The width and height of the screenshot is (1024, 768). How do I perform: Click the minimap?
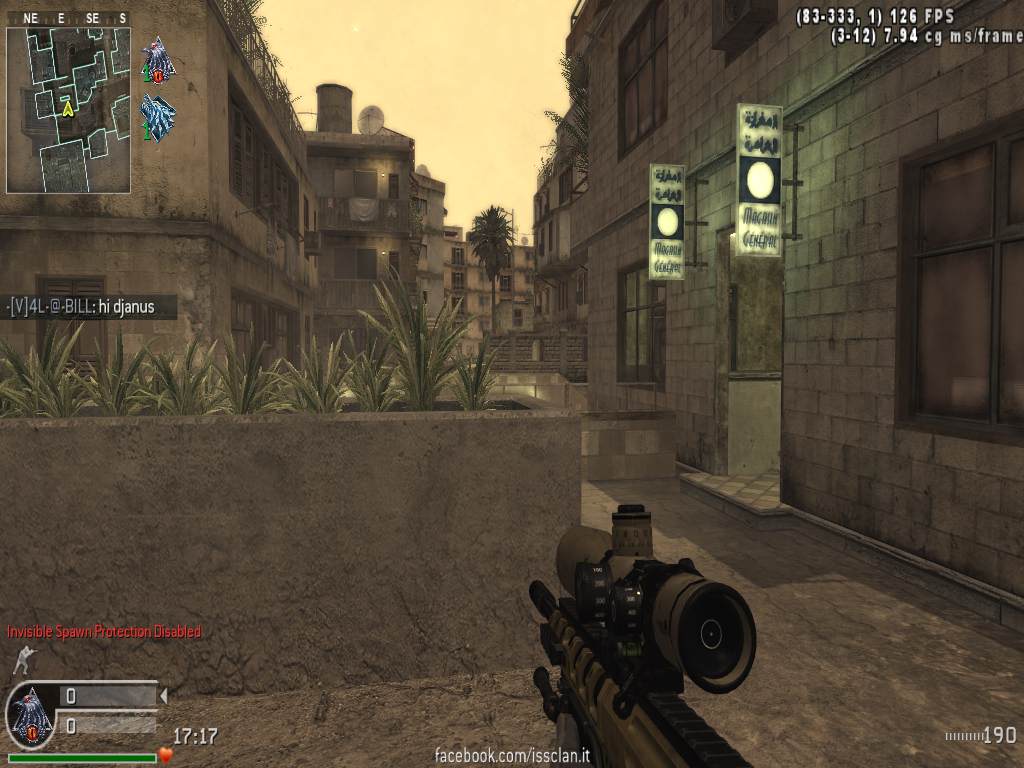click(68, 109)
